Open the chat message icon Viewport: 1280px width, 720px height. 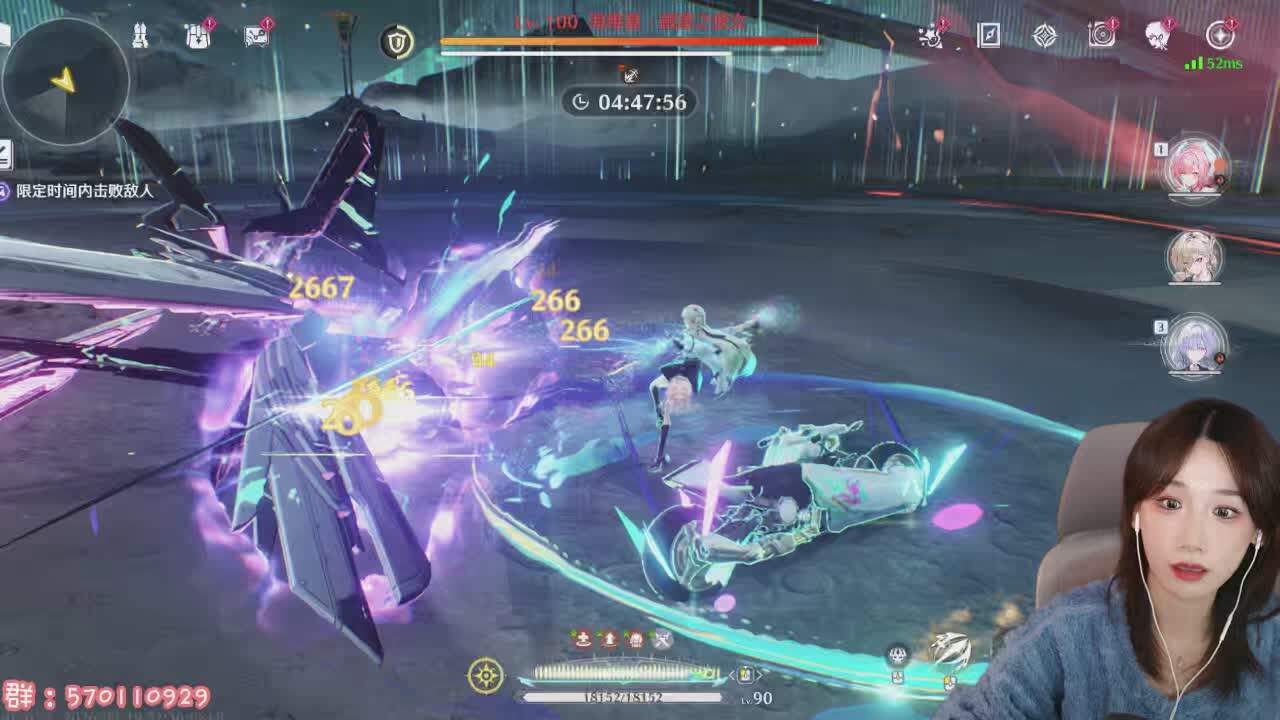coord(257,36)
